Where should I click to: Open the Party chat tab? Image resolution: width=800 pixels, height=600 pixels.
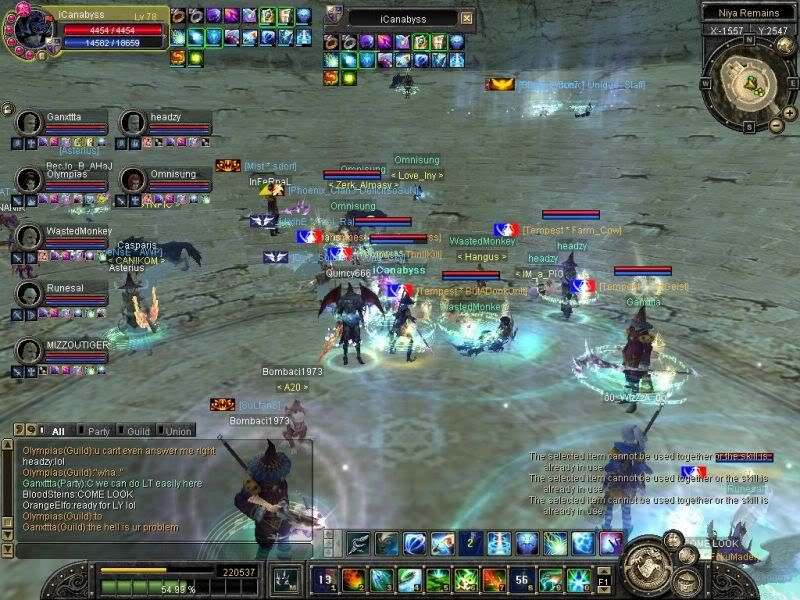(99, 431)
